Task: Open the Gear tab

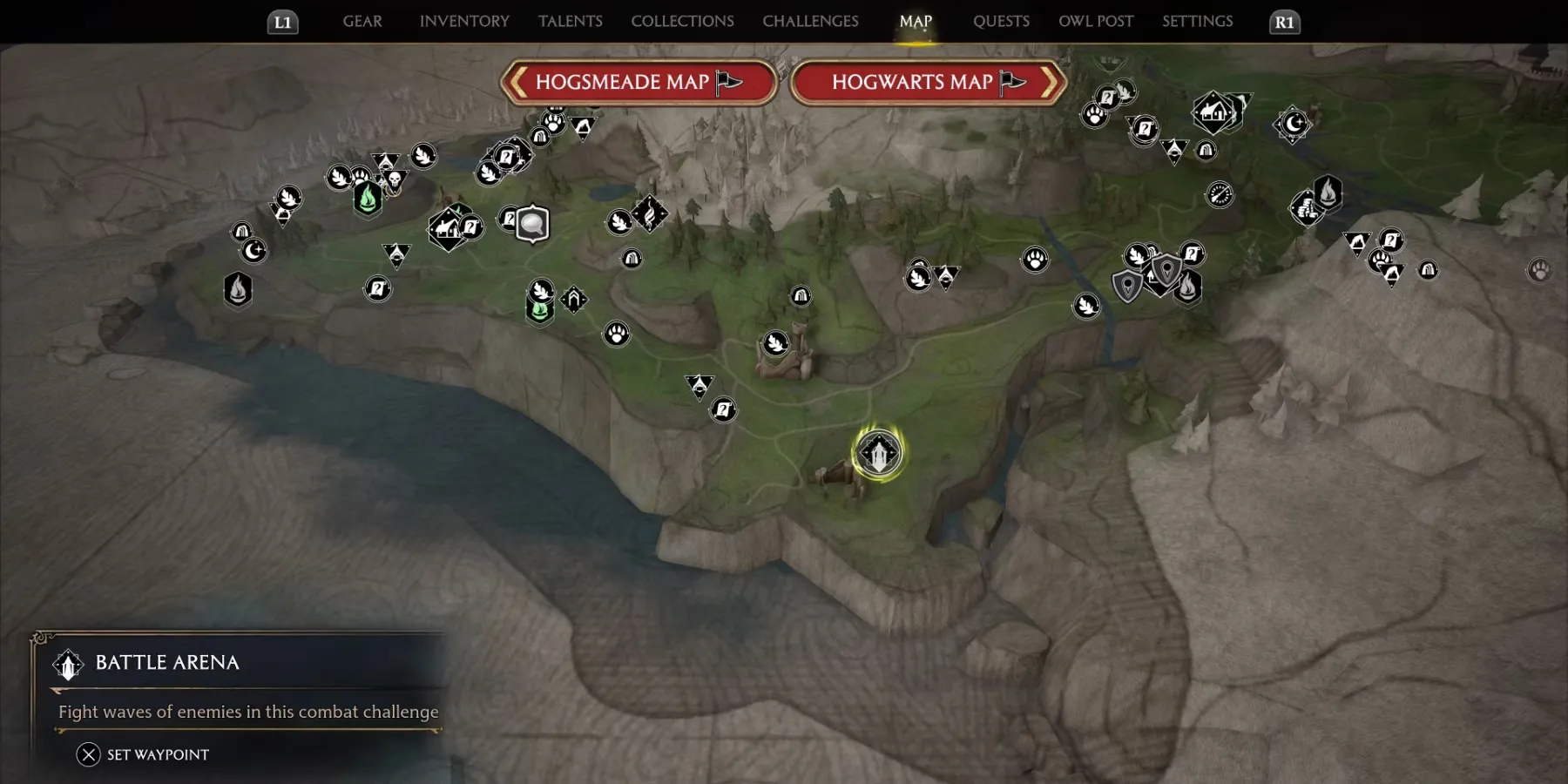Action: pos(362,21)
